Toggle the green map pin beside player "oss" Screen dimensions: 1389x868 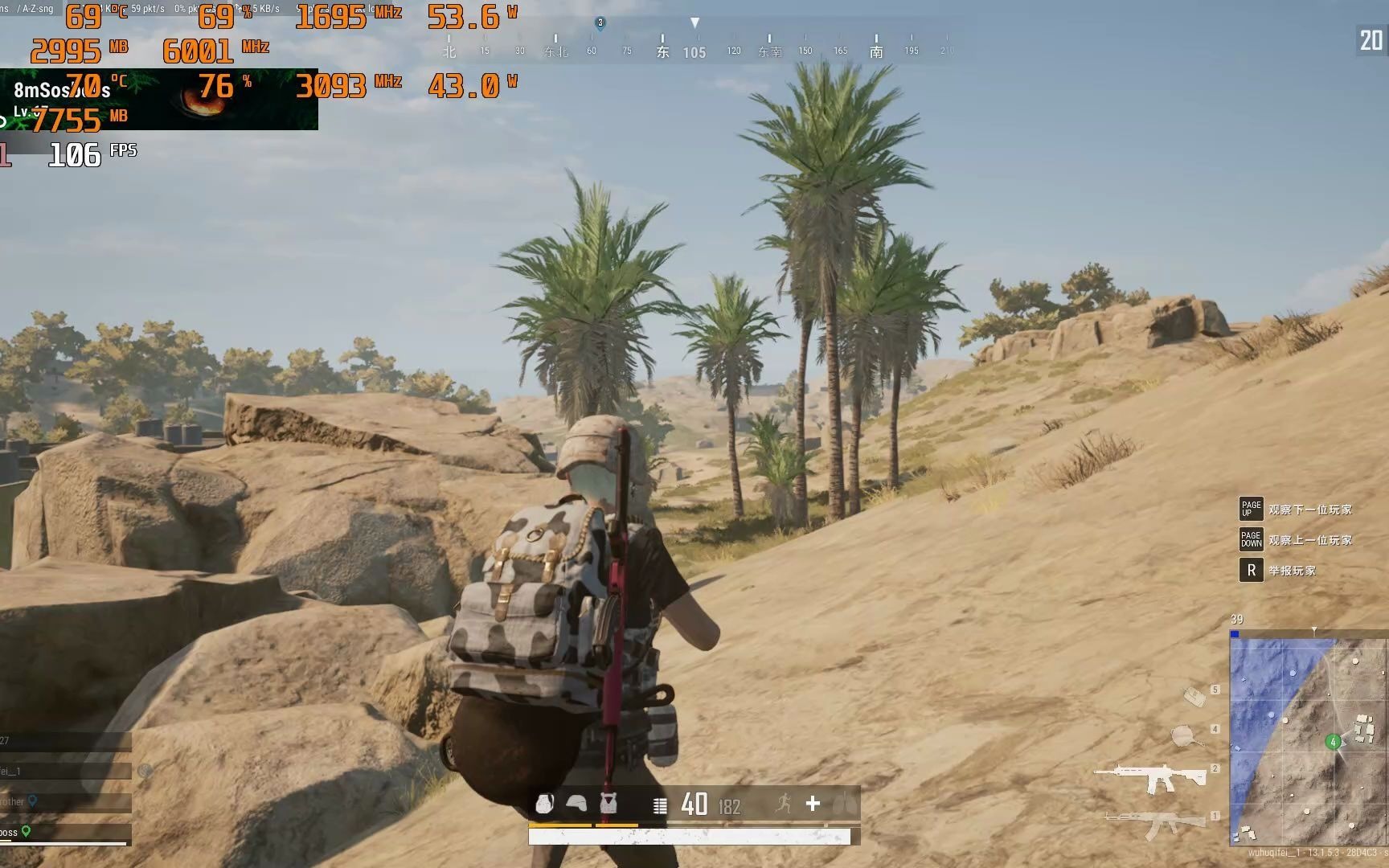click(x=27, y=830)
